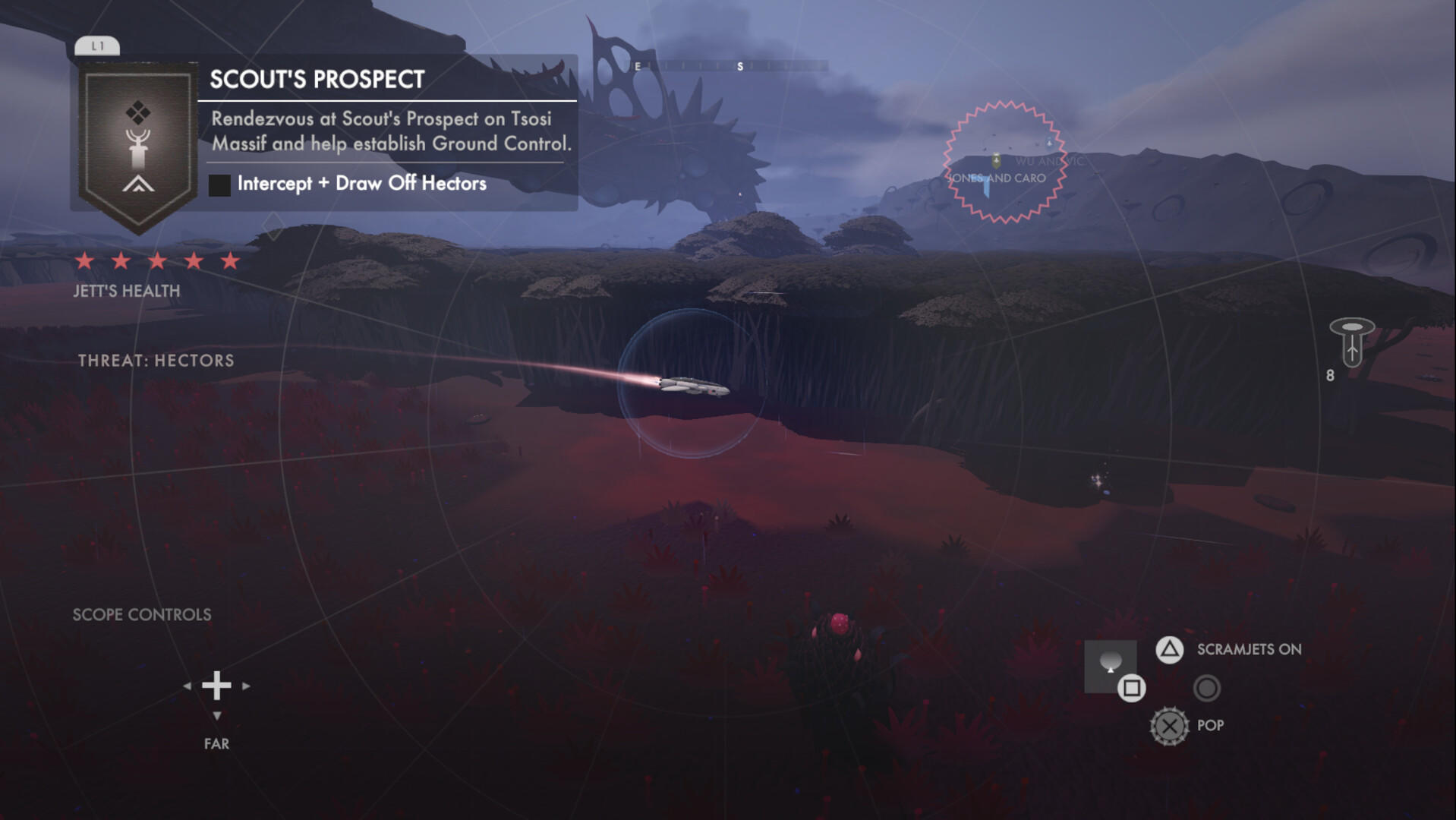This screenshot has height=820, width=1456.
Task: Select the green pin marker near Wu and Vic
Action: [x=998, y=159]
